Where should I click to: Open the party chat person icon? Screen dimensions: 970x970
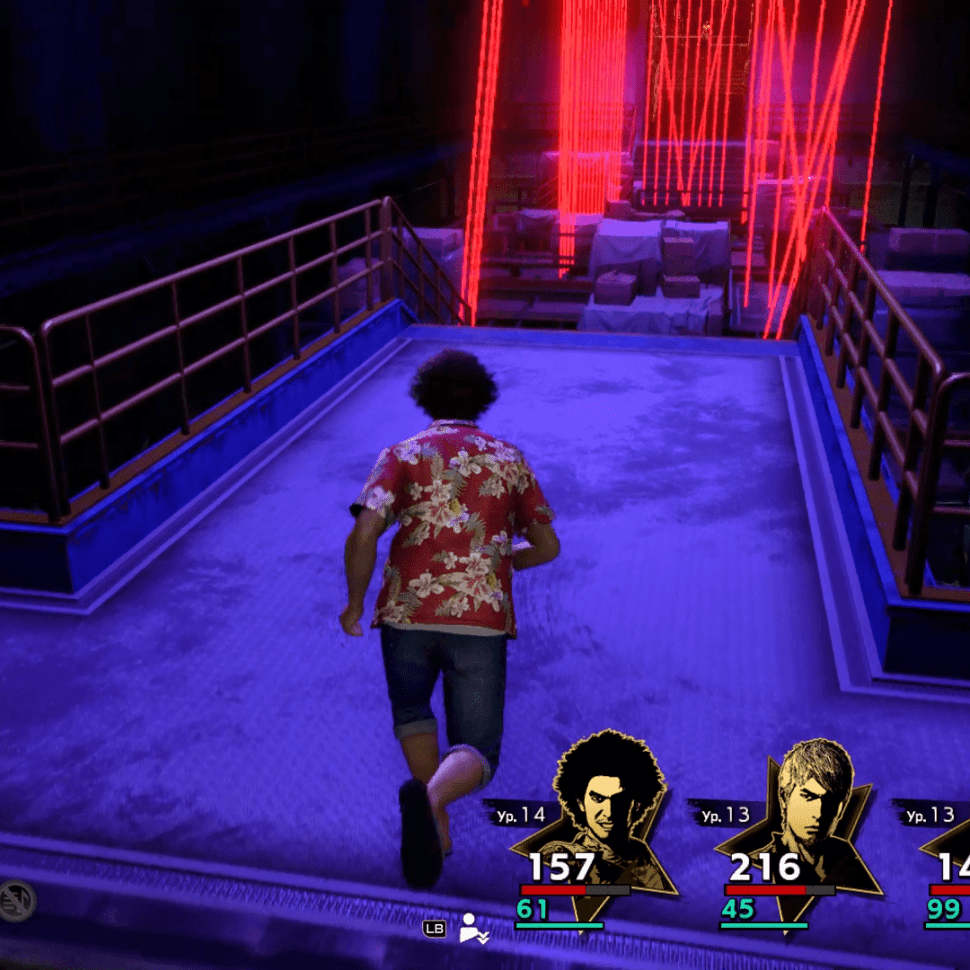tap(473, 929)
